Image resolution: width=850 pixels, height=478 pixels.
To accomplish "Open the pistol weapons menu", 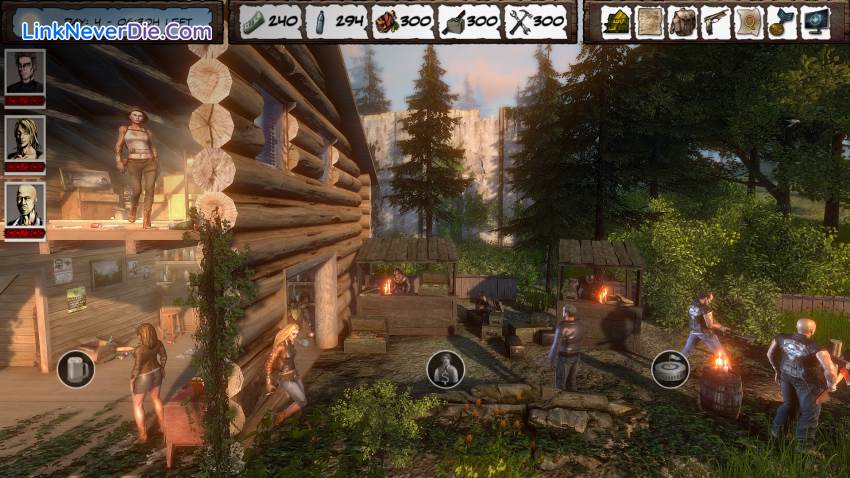I will click(x=715, y=21).
